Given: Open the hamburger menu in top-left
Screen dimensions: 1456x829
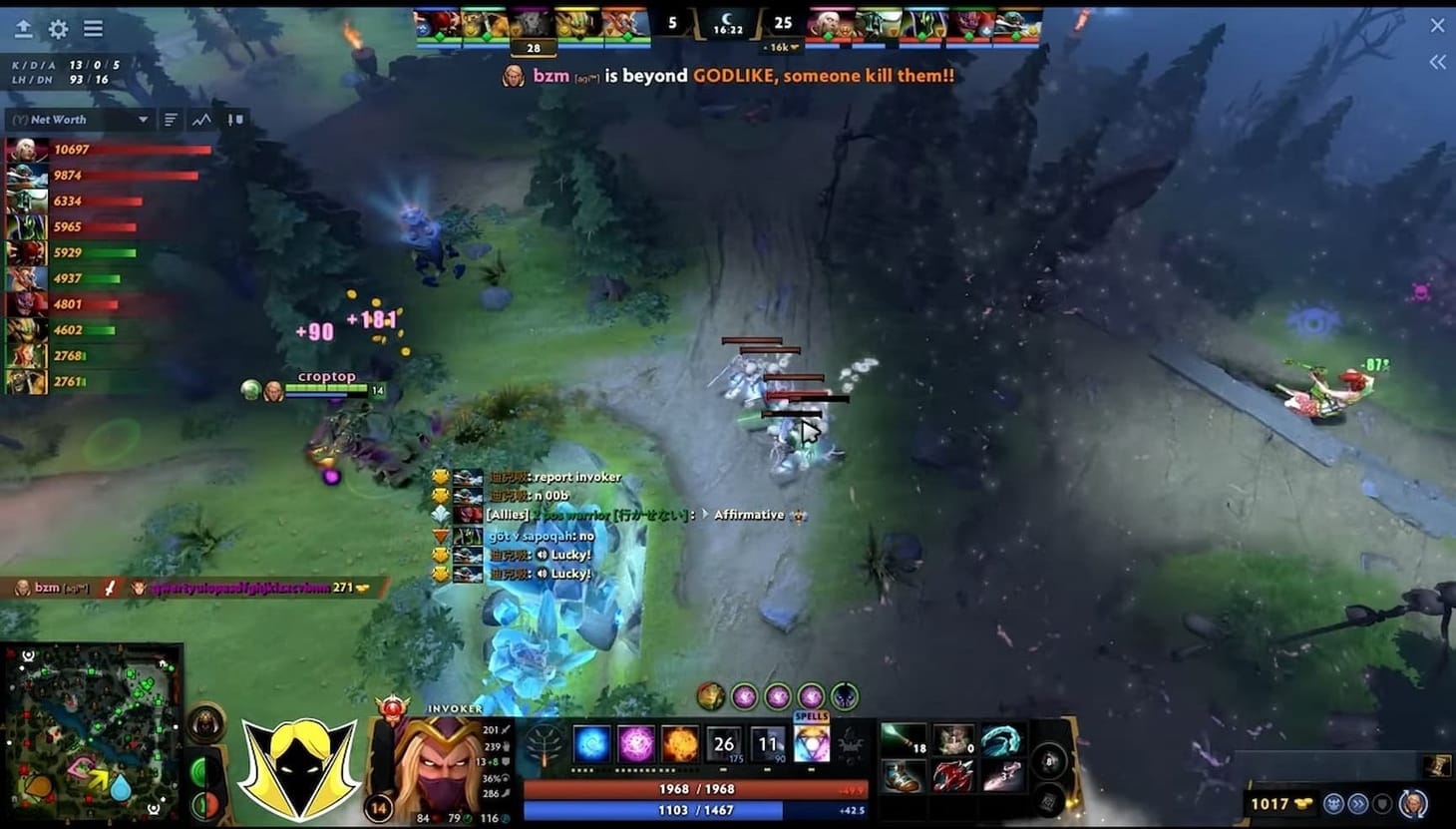Looking at the screenshot, I should [x=94, y=26].
